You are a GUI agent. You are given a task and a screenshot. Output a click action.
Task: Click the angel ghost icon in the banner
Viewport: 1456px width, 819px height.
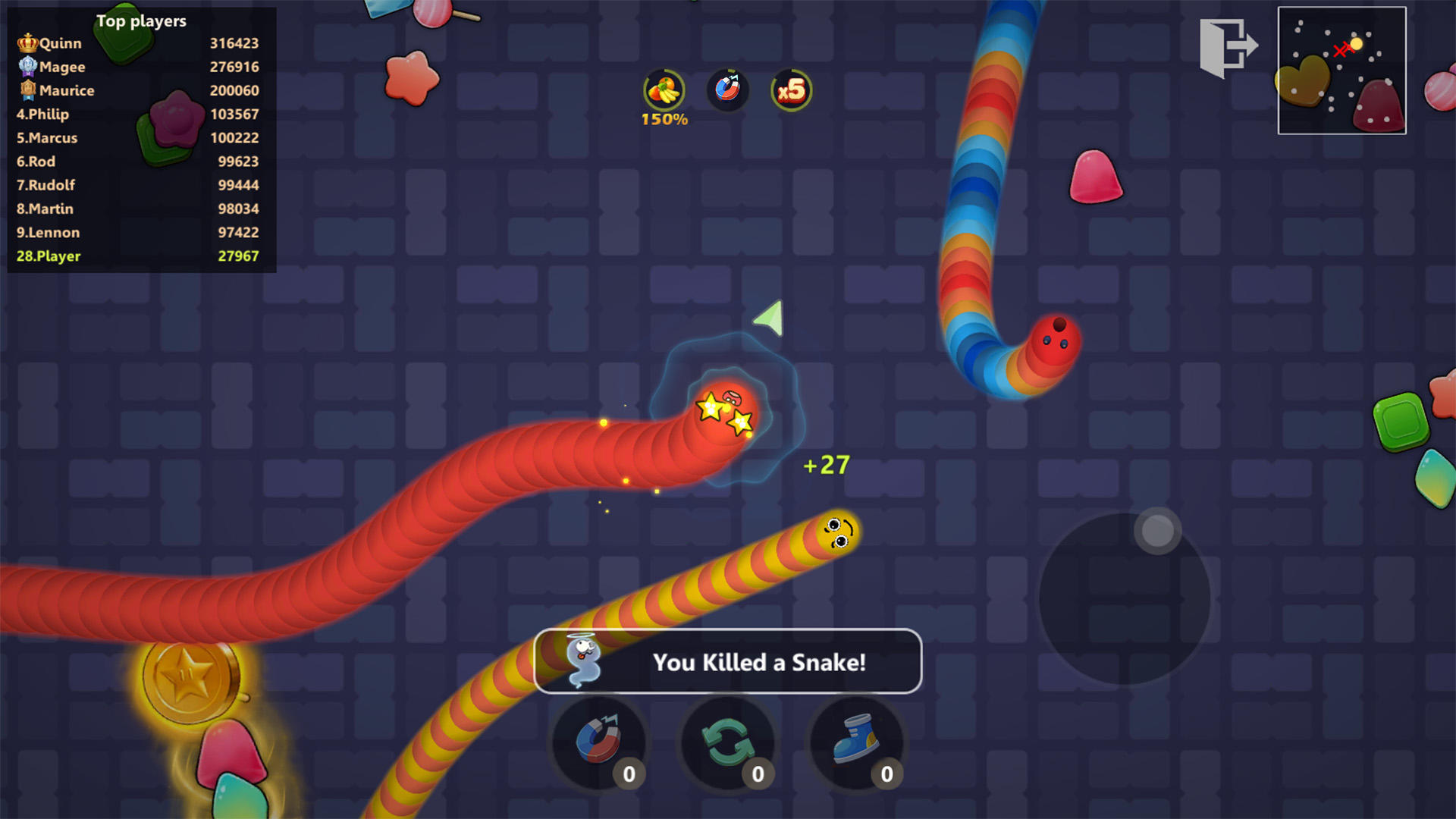coord(584,662)
